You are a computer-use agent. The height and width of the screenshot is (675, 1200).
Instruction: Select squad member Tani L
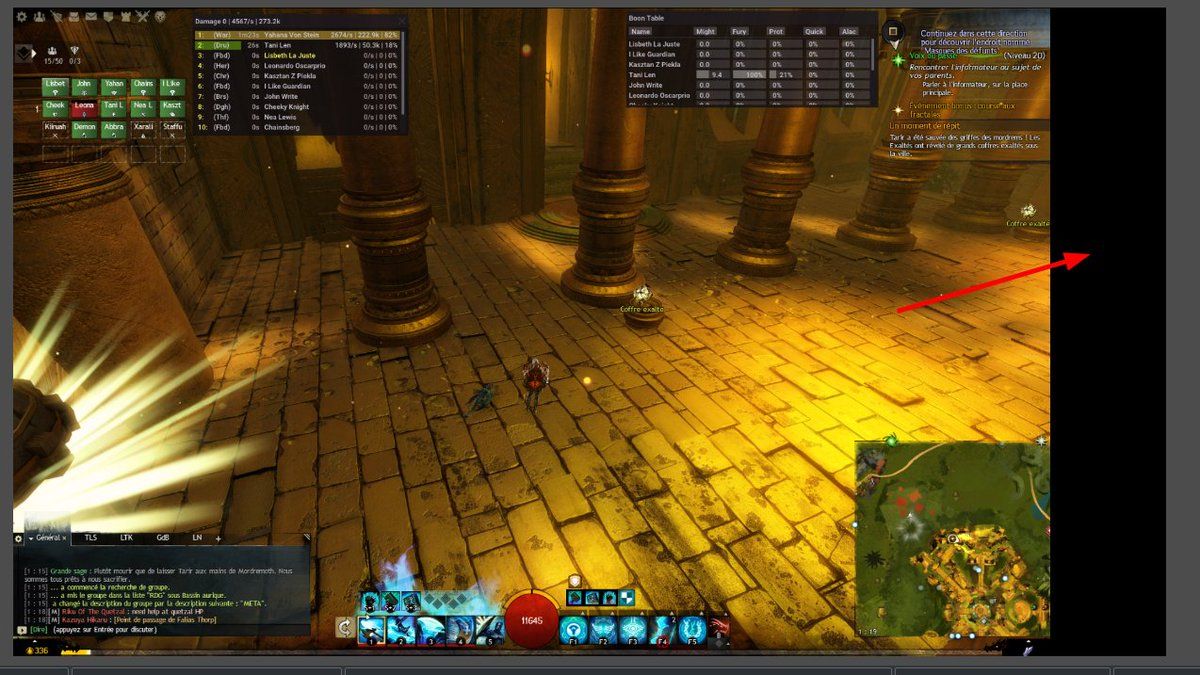(114, 106)
